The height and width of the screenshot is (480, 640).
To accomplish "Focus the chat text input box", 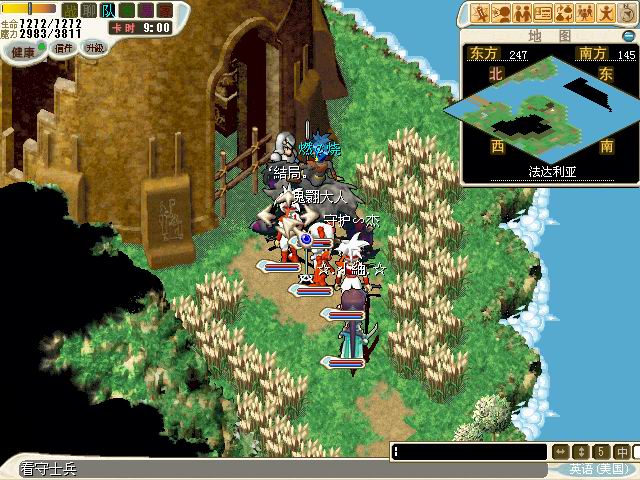I will pyautogui.click(x=470, y=452).
